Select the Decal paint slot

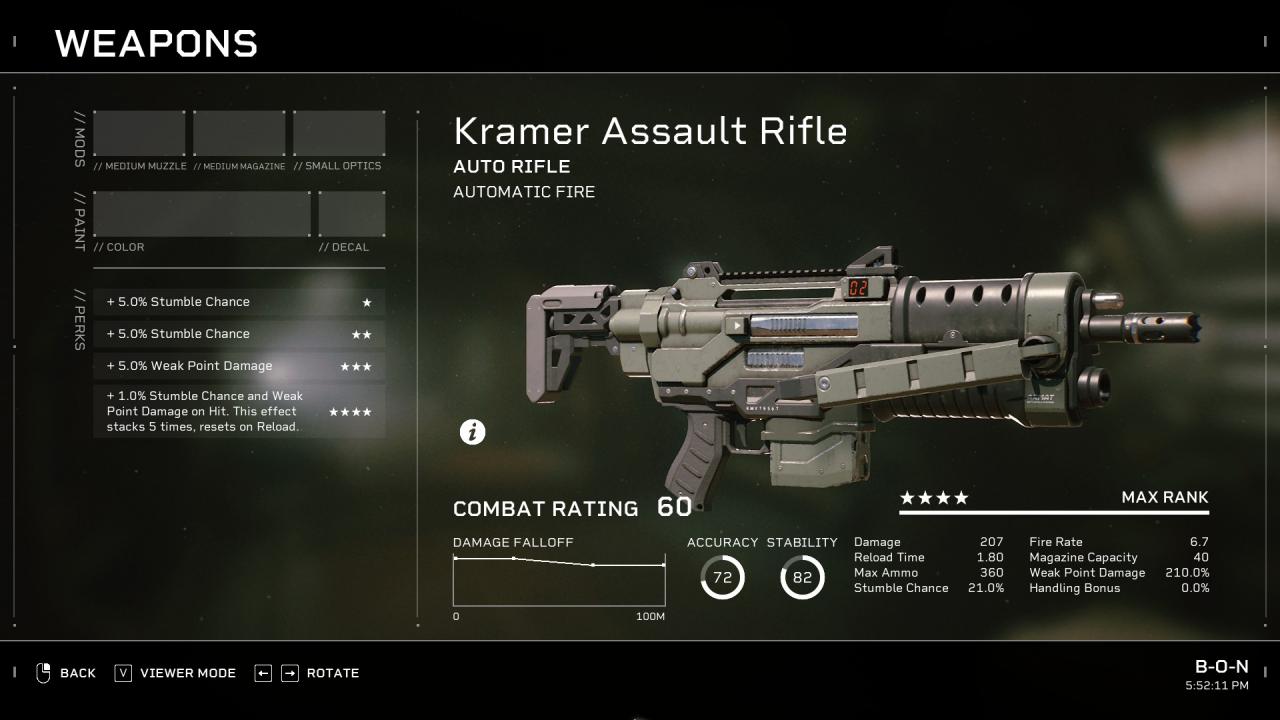tap(351, 214)
